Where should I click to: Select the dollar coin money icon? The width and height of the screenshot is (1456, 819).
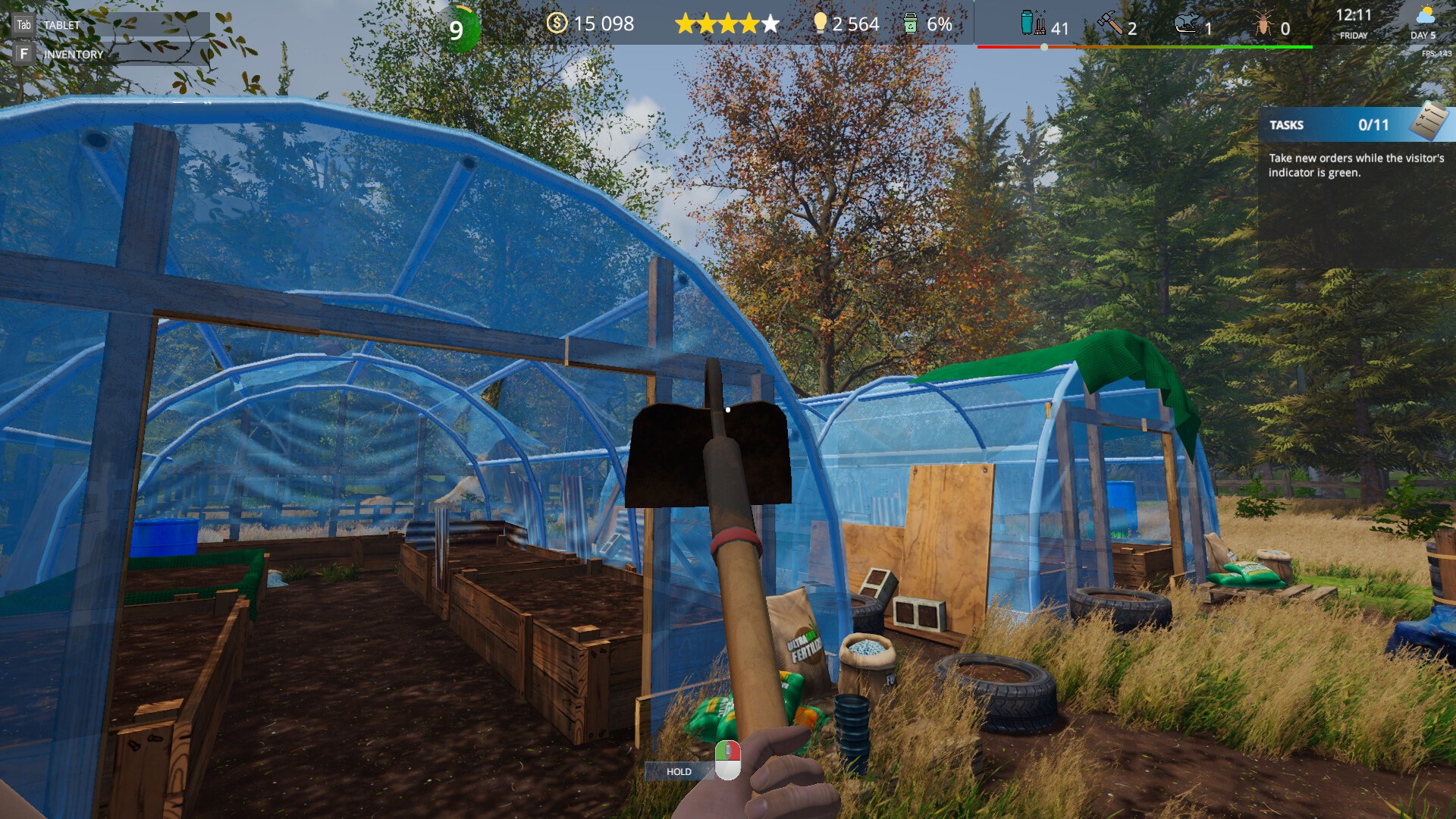[557, 24]
